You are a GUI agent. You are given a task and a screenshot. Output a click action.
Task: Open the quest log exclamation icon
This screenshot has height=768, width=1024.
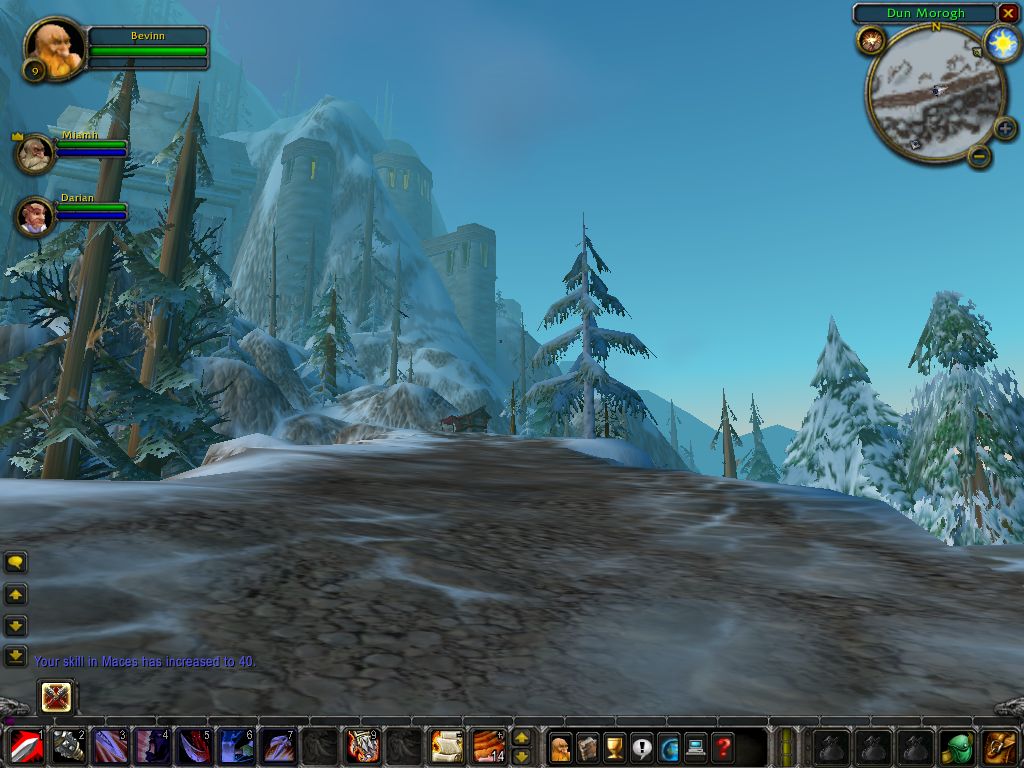click(x=642, y=747)
